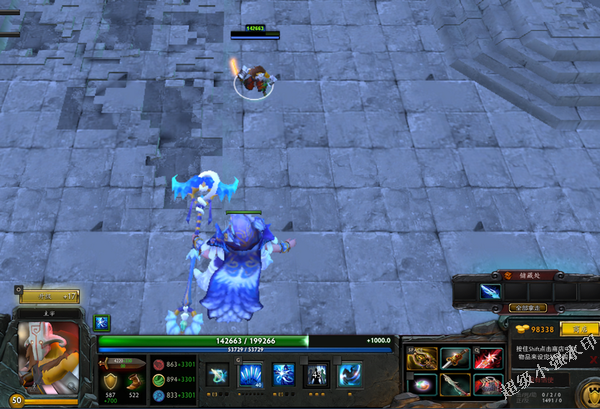600x409 pixels.
Task: Select the curved blade inventory item
Action: [x=455, y=384]
